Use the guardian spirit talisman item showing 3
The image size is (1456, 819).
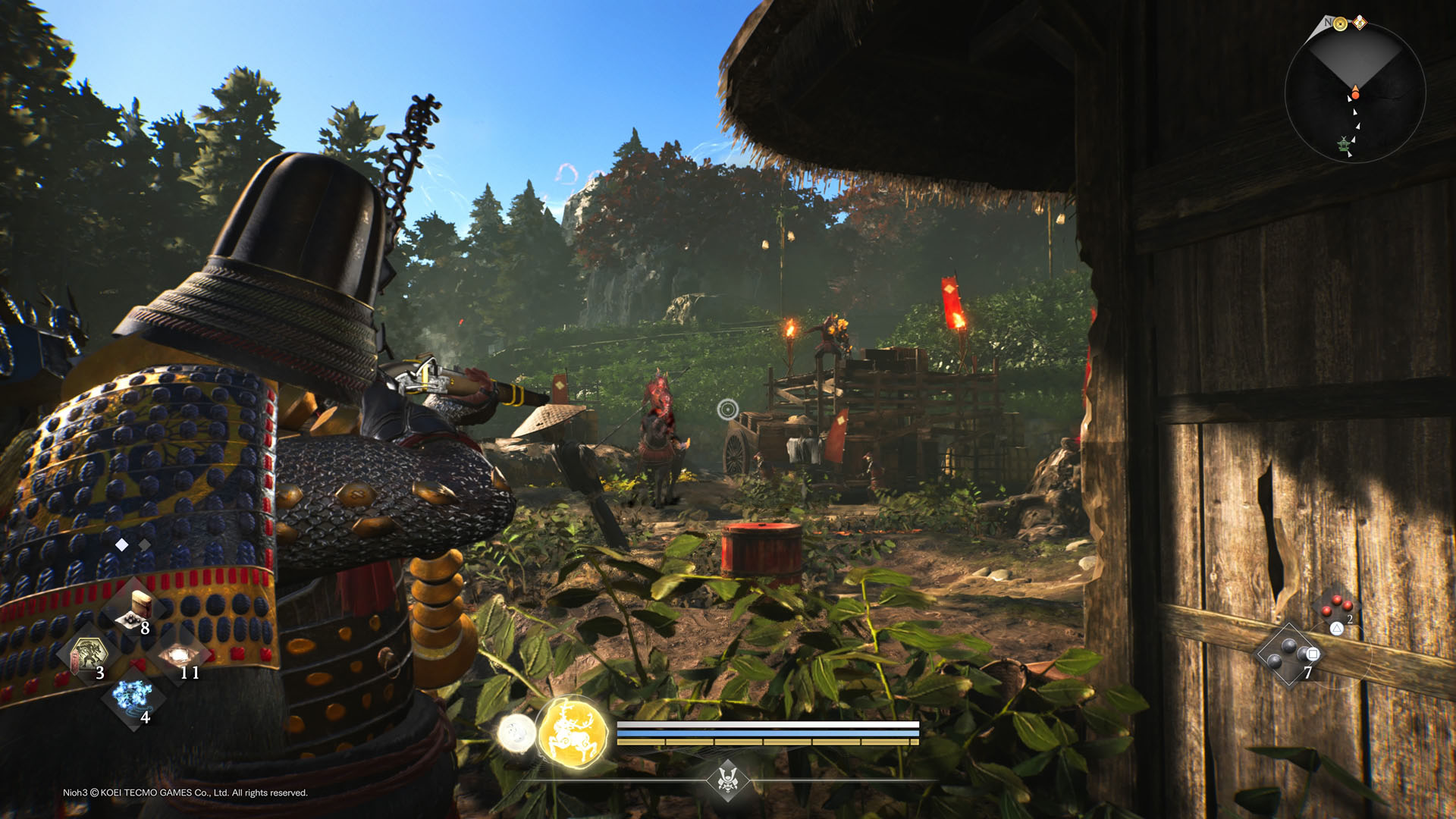tap(89, 654)
